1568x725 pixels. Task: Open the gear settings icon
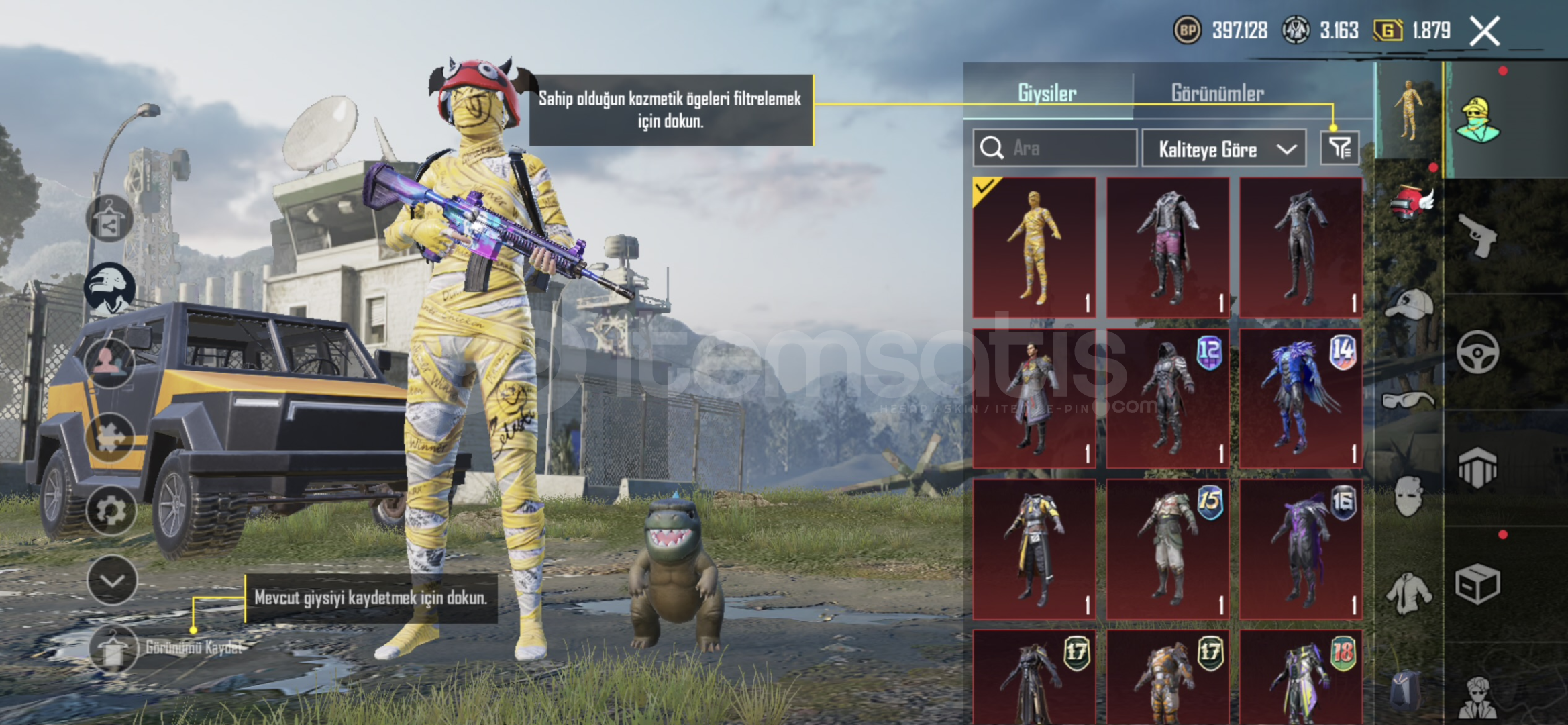(111, 511)
